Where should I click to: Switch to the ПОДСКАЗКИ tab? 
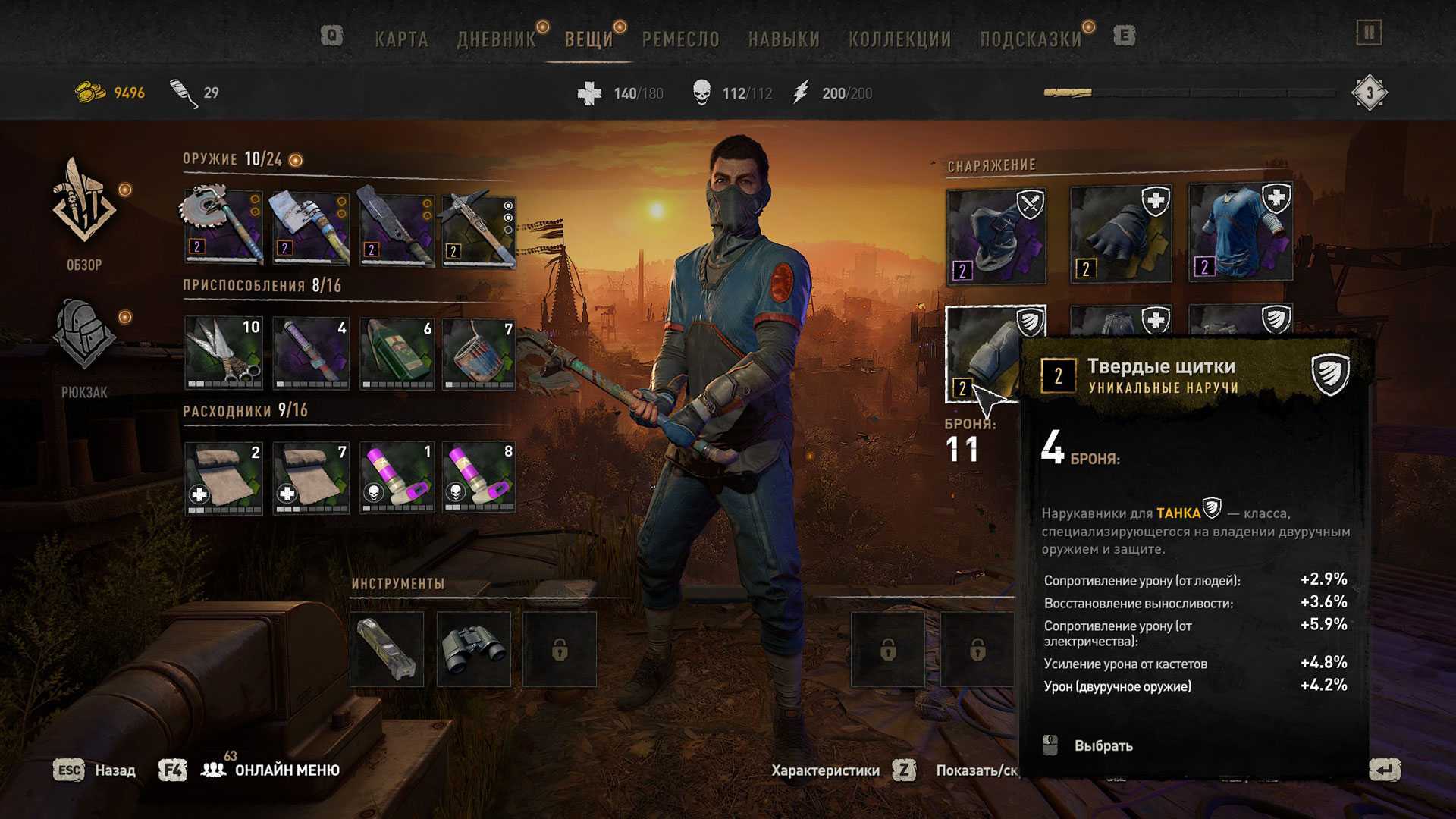[1031, 39]
